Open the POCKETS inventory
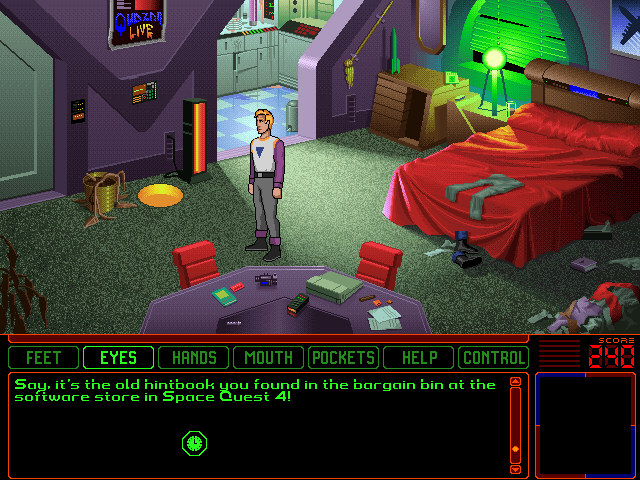Image resolution: width=640 pixels, height=480 pixels. [343, 357]
